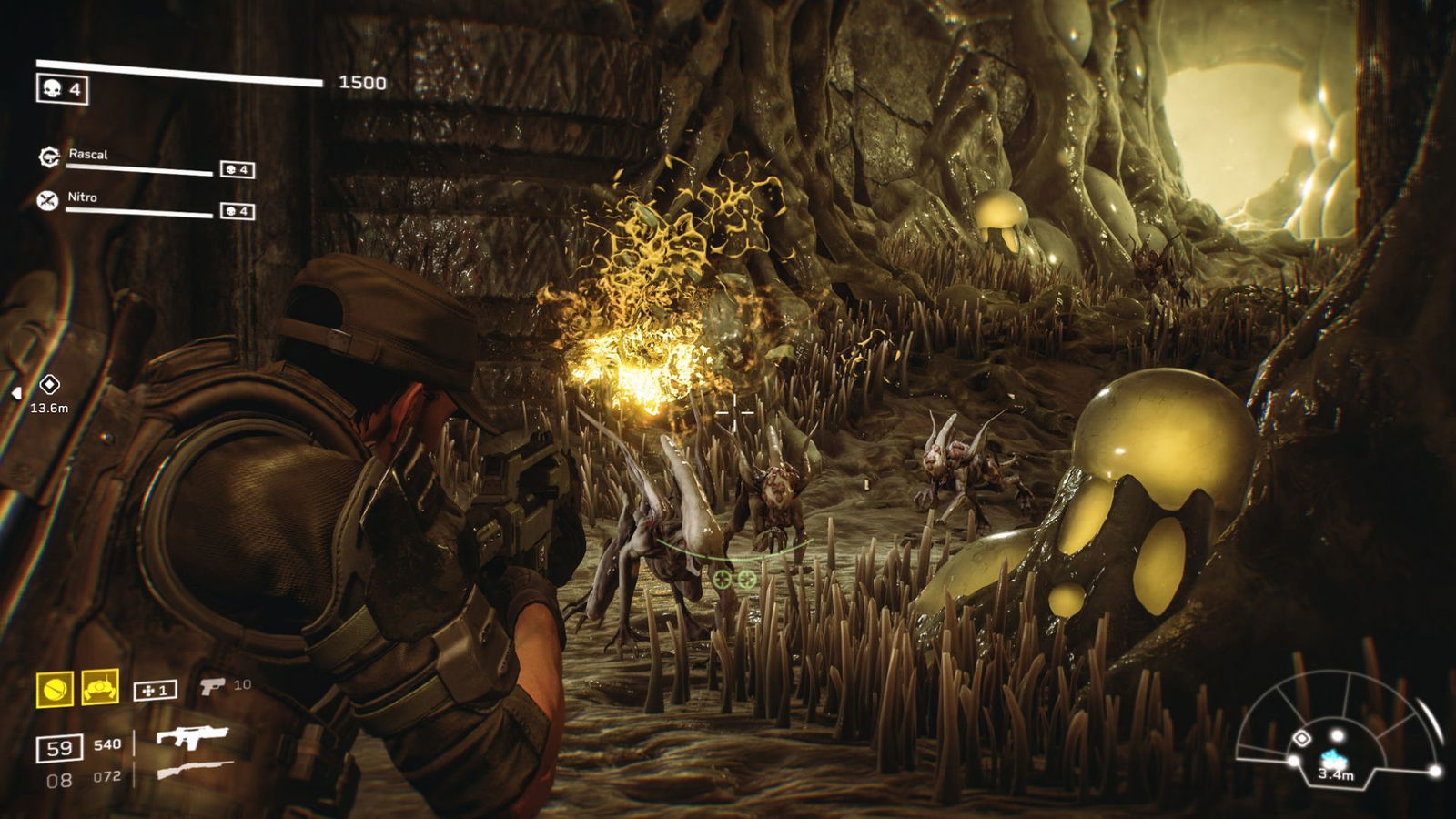Viewport: 1456px width, 819px height.
Task: Select the d-pad gear slot indicator
Action: click(156, 690)
